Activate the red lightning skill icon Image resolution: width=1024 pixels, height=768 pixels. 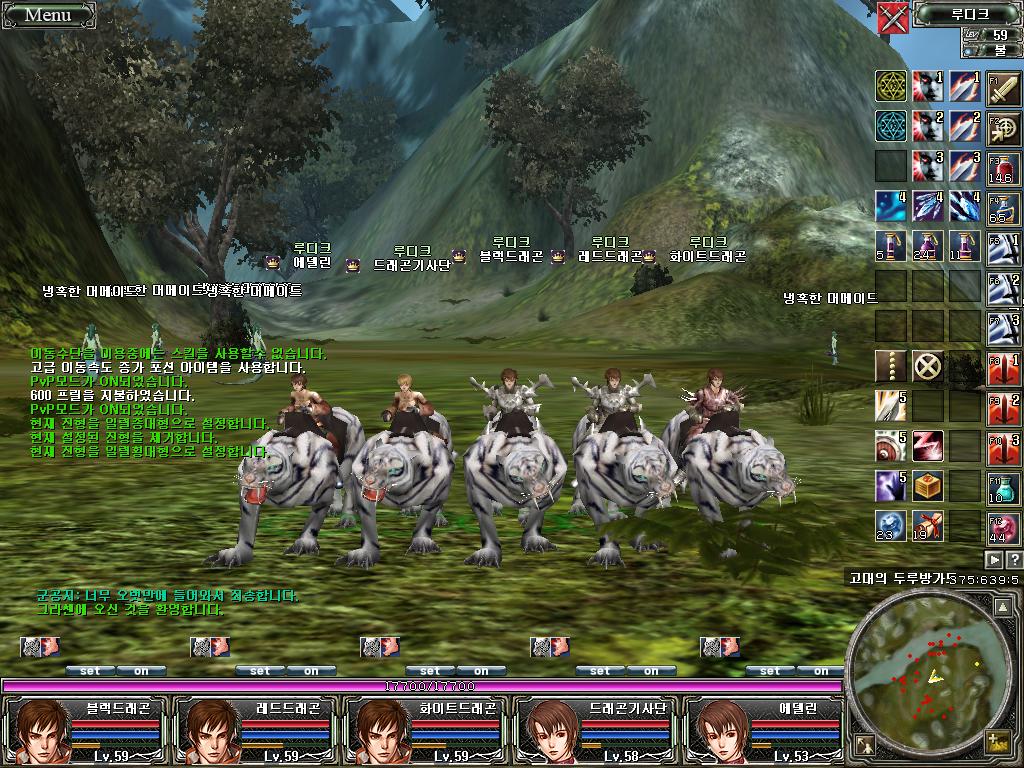click(x=929, y=446)
